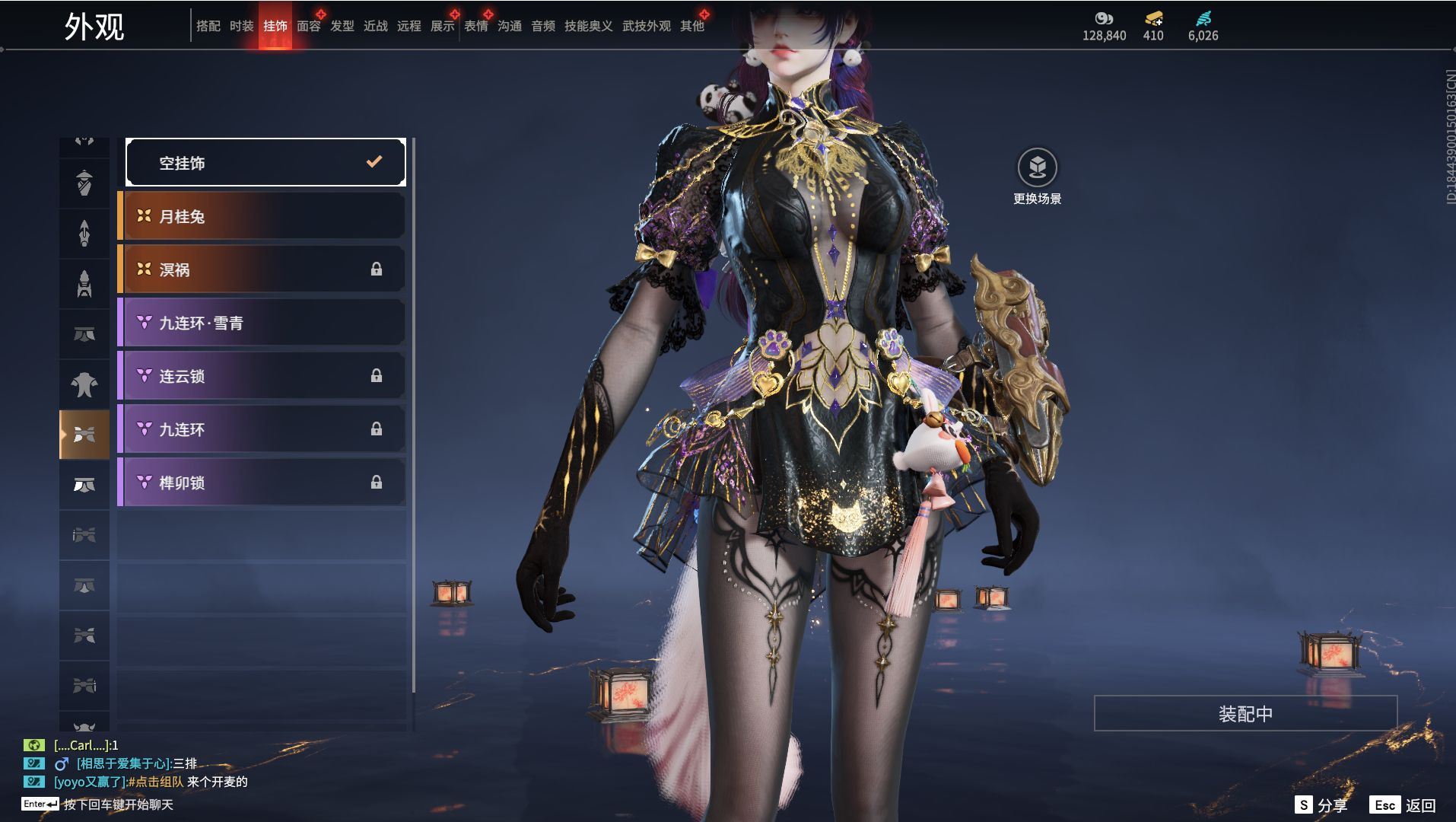This screenshot has height=822, width=1456.
Task: Select the locked 溟祸 accessory
Action: pos(262,269)
